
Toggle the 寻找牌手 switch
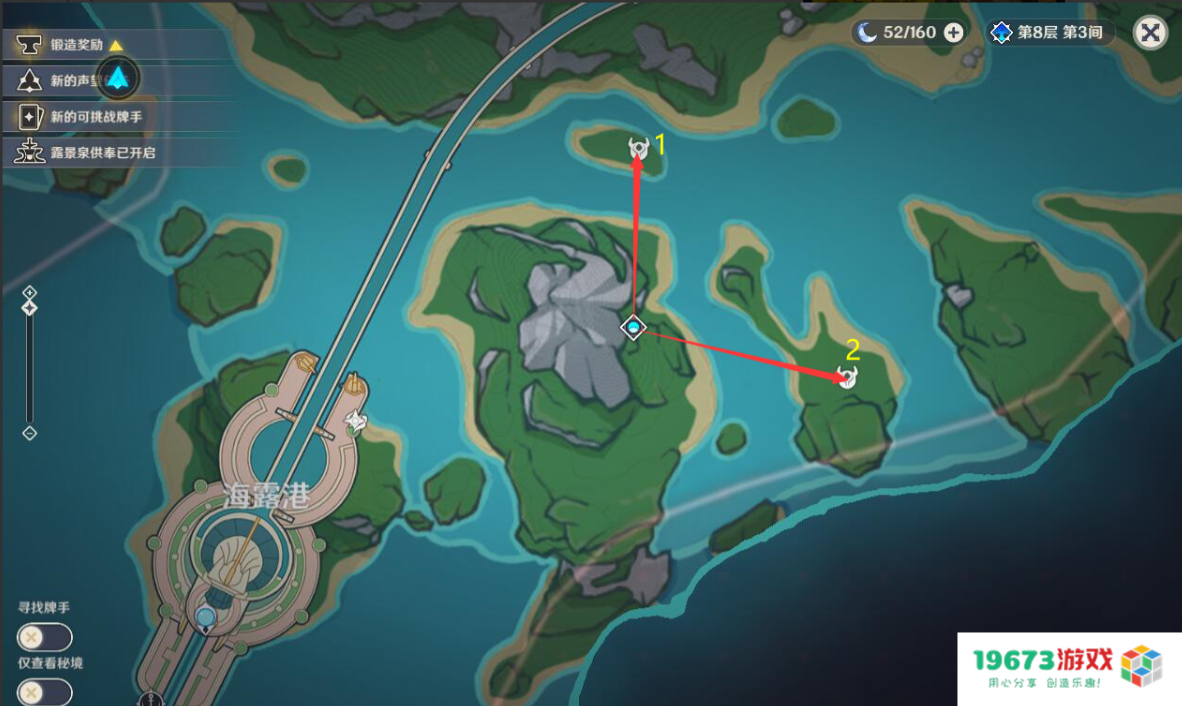tap(44, 637)
